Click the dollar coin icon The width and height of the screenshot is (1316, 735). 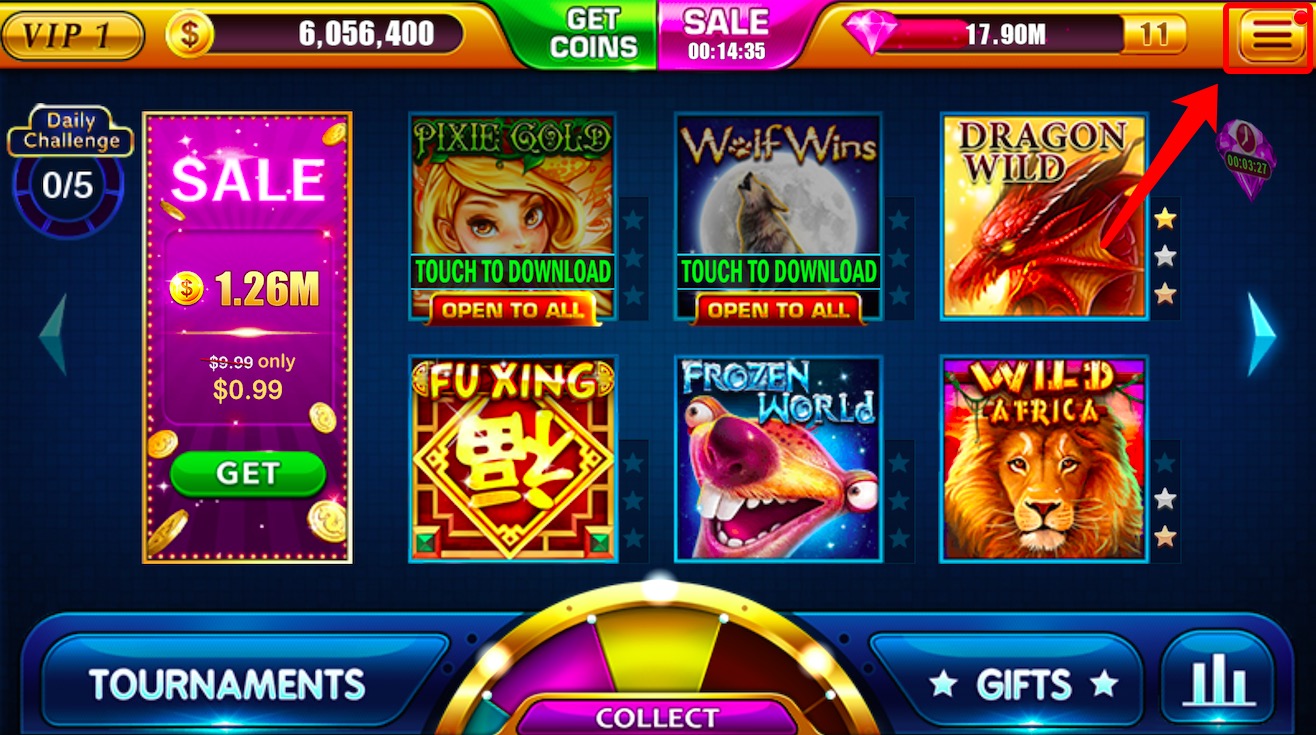[190, 33]
